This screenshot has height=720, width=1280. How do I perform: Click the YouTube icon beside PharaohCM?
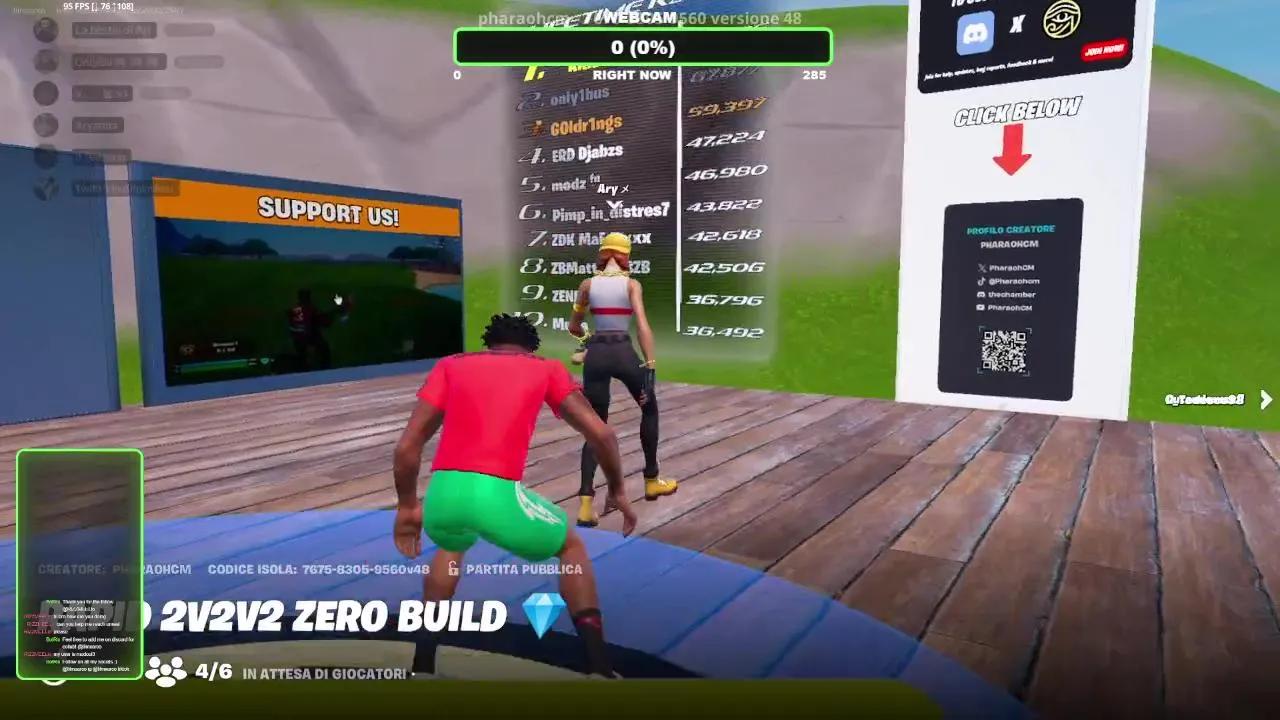coord(980,307)
